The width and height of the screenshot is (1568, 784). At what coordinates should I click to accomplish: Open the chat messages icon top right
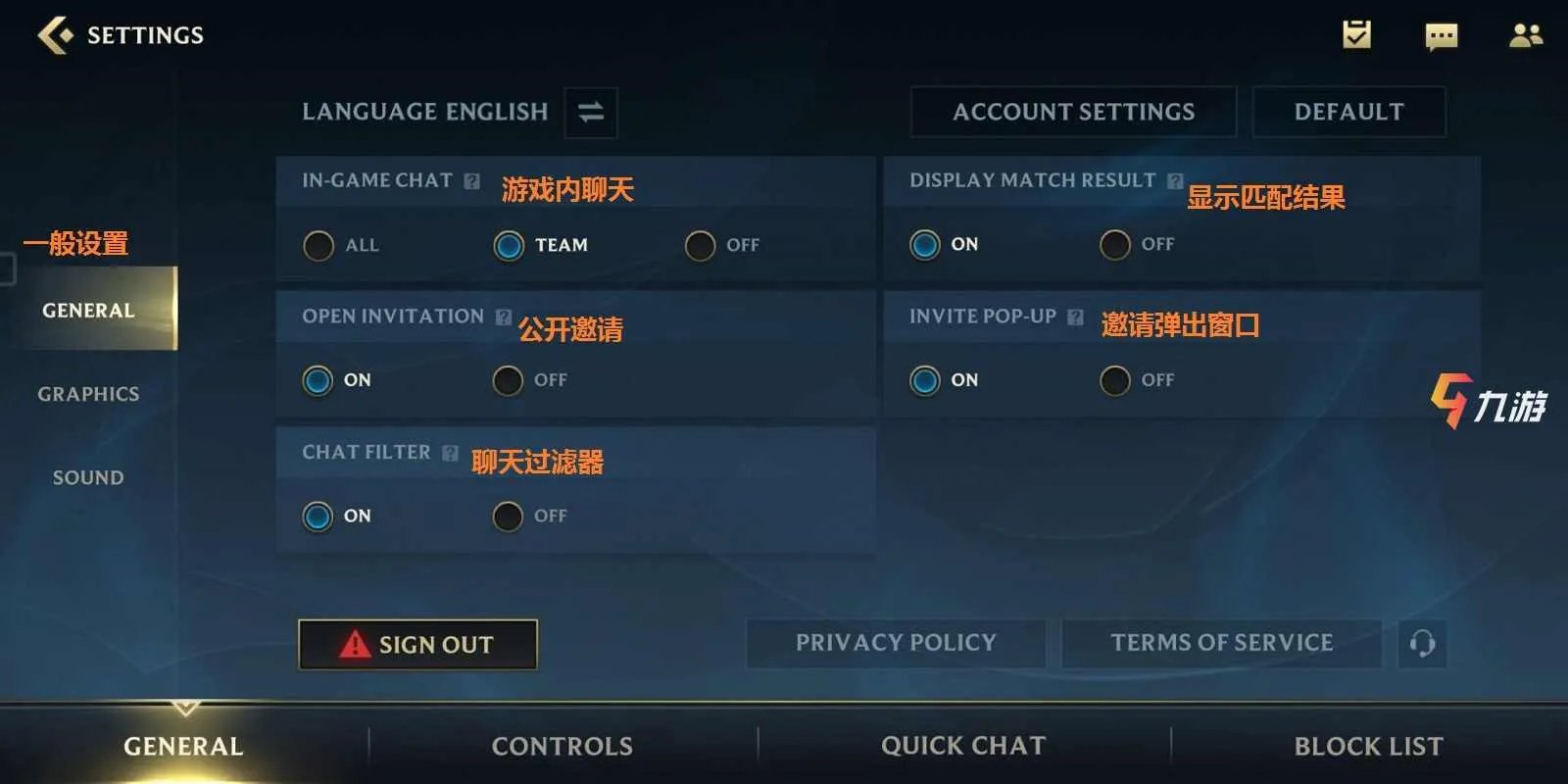point(1441,36)
